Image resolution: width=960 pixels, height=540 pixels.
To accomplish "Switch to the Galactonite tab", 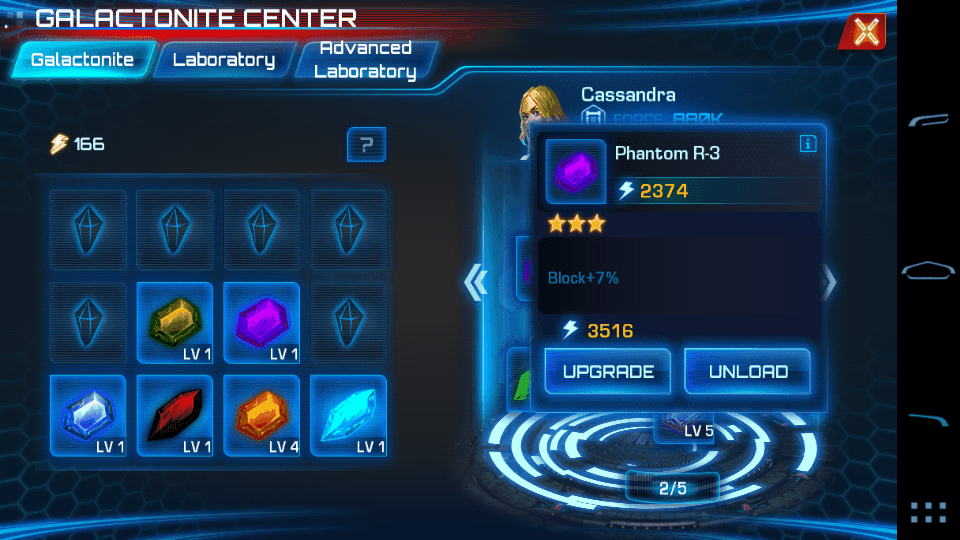I will tap(83, 60).
